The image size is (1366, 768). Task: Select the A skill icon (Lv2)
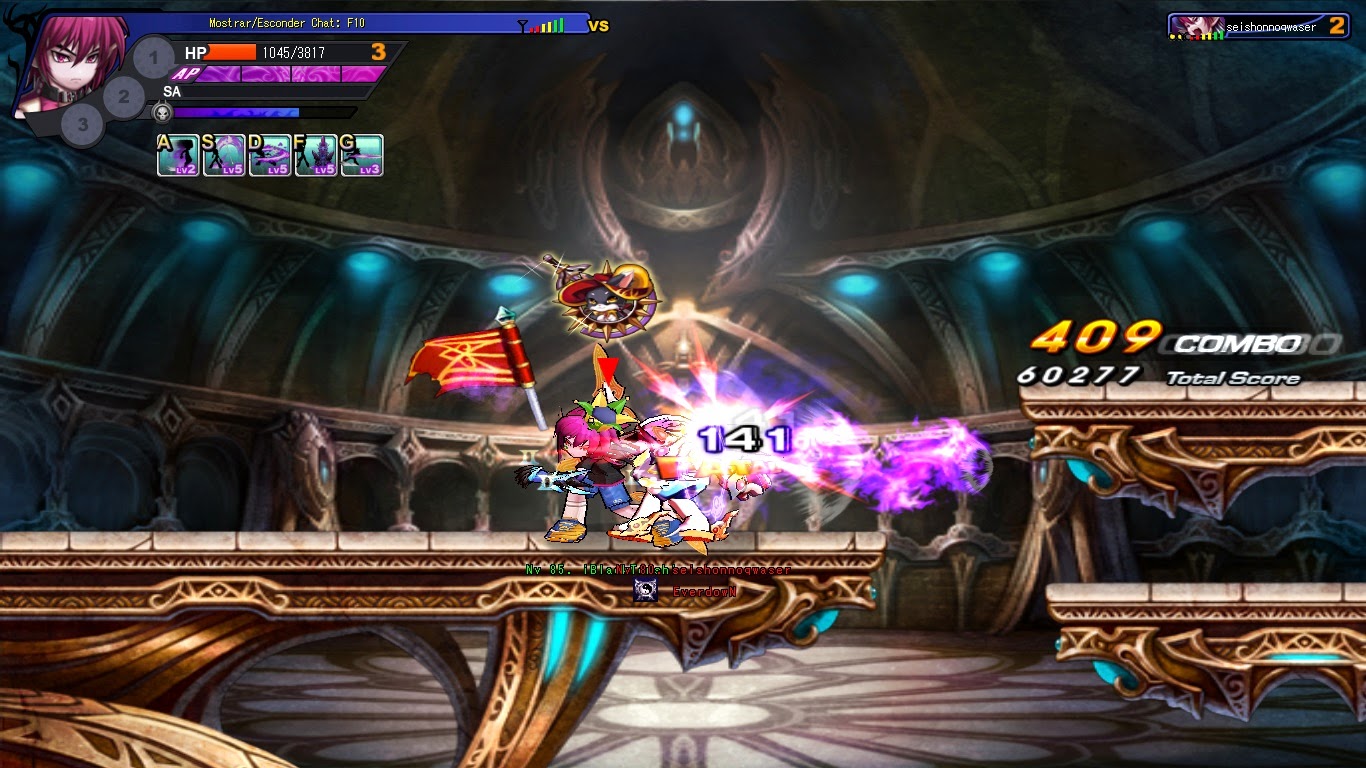[178, 153]
